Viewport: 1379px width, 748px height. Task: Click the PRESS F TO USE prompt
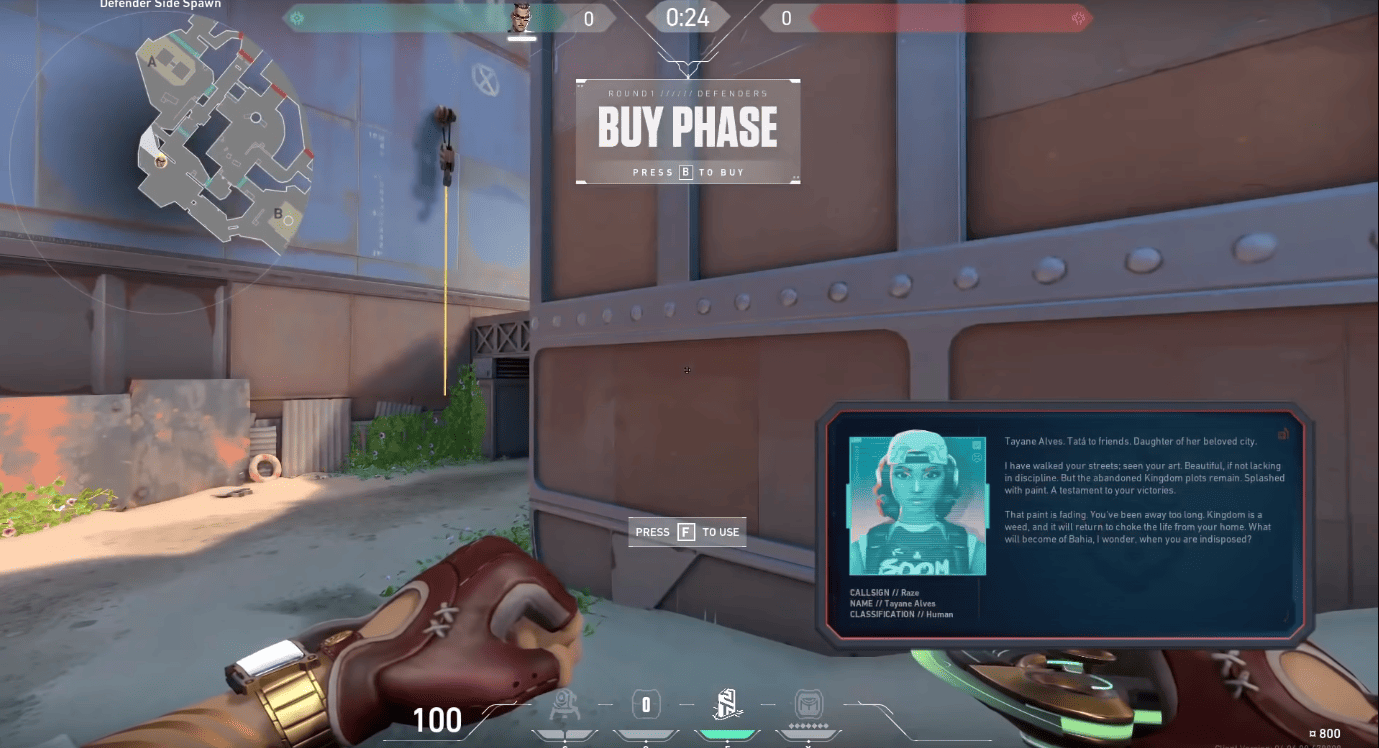point(687,531)
